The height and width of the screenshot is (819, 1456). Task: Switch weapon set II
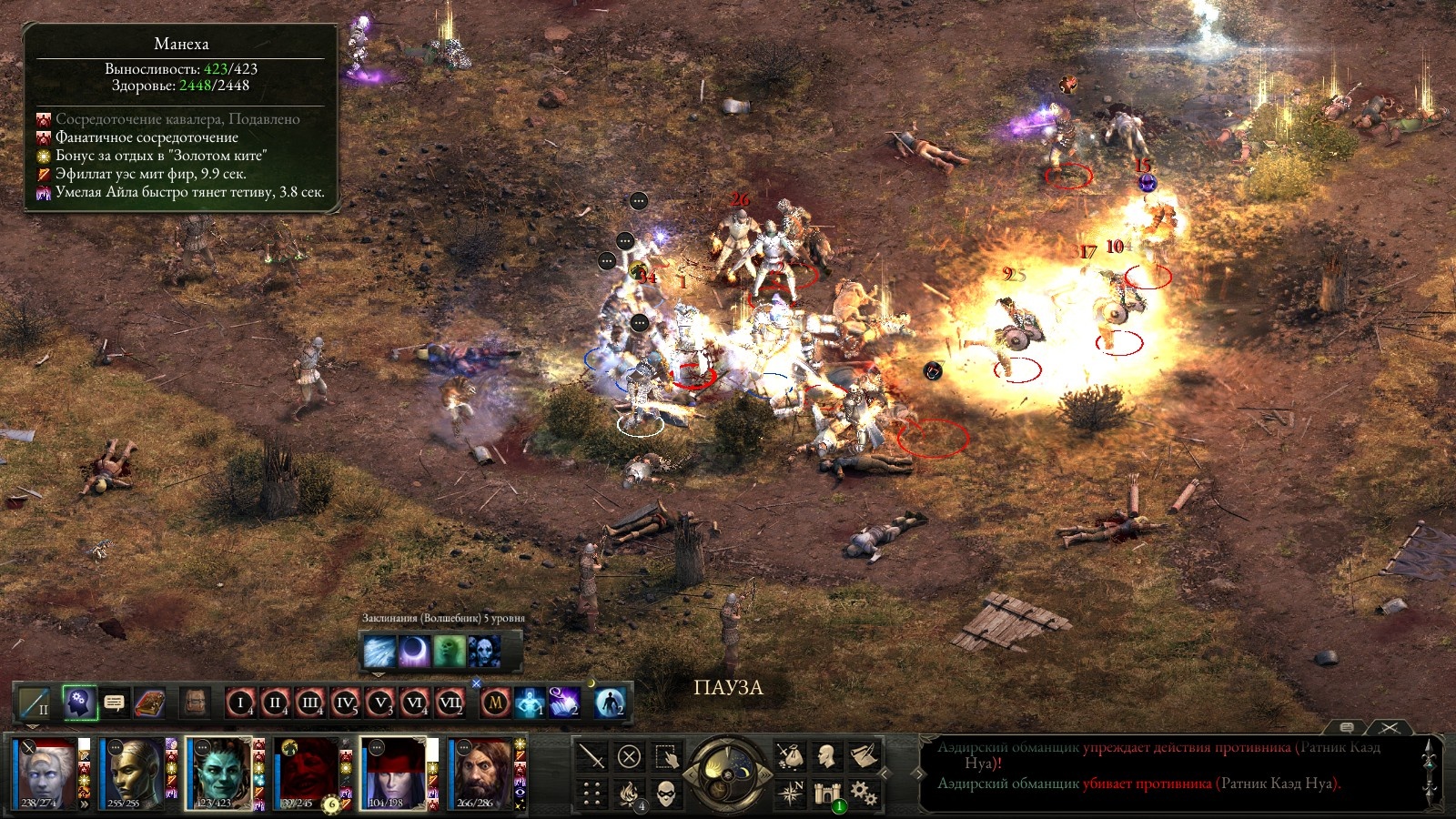point(36,703)
